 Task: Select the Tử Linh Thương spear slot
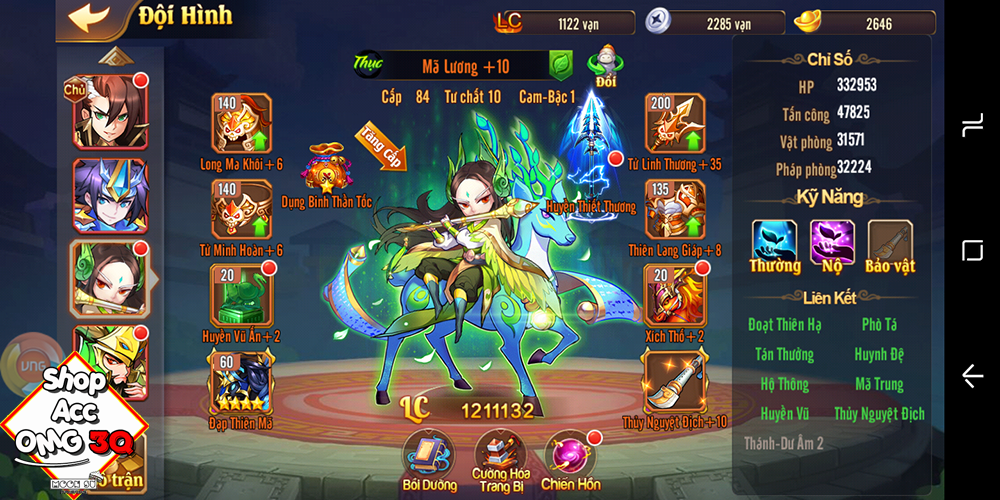(x=676, y=124)
